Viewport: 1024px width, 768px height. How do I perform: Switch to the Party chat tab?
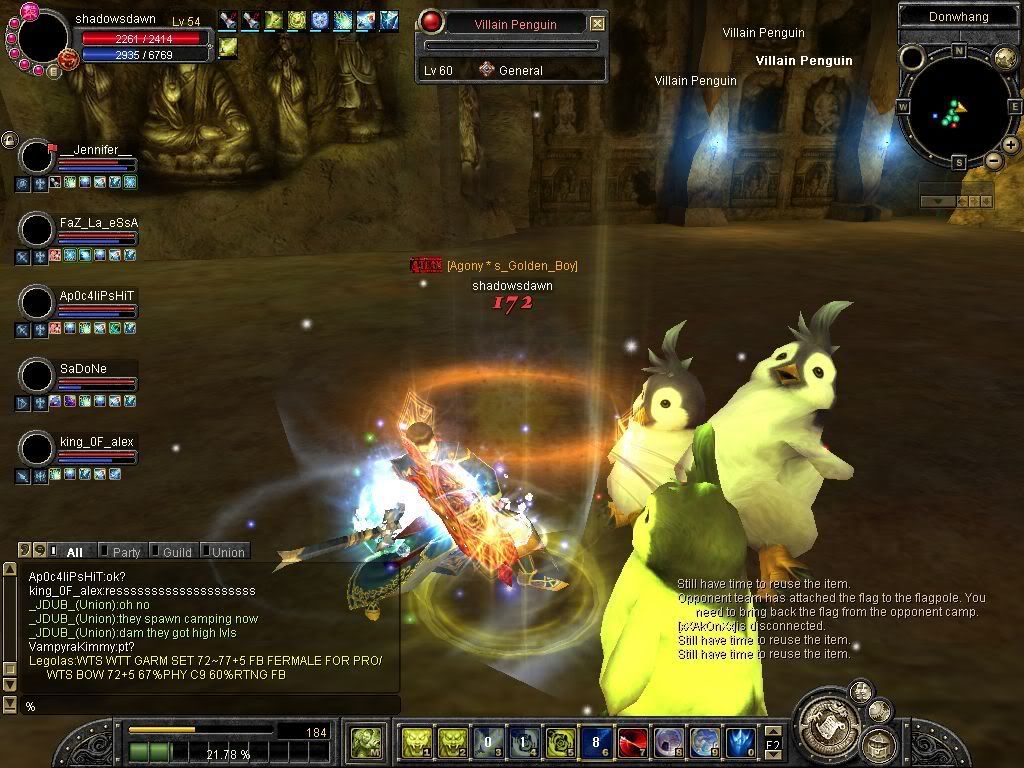126,551
